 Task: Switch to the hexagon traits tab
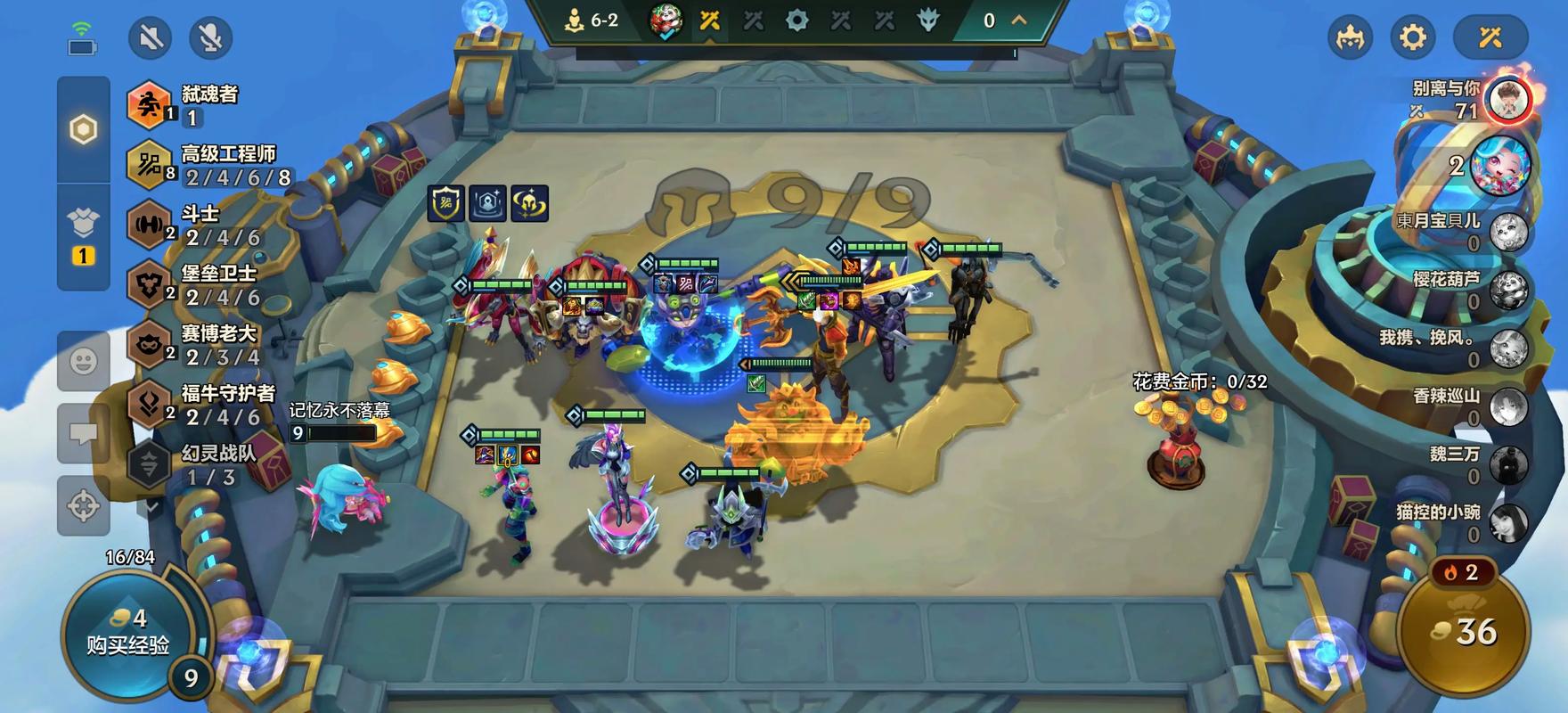click(x=84, y=130)
